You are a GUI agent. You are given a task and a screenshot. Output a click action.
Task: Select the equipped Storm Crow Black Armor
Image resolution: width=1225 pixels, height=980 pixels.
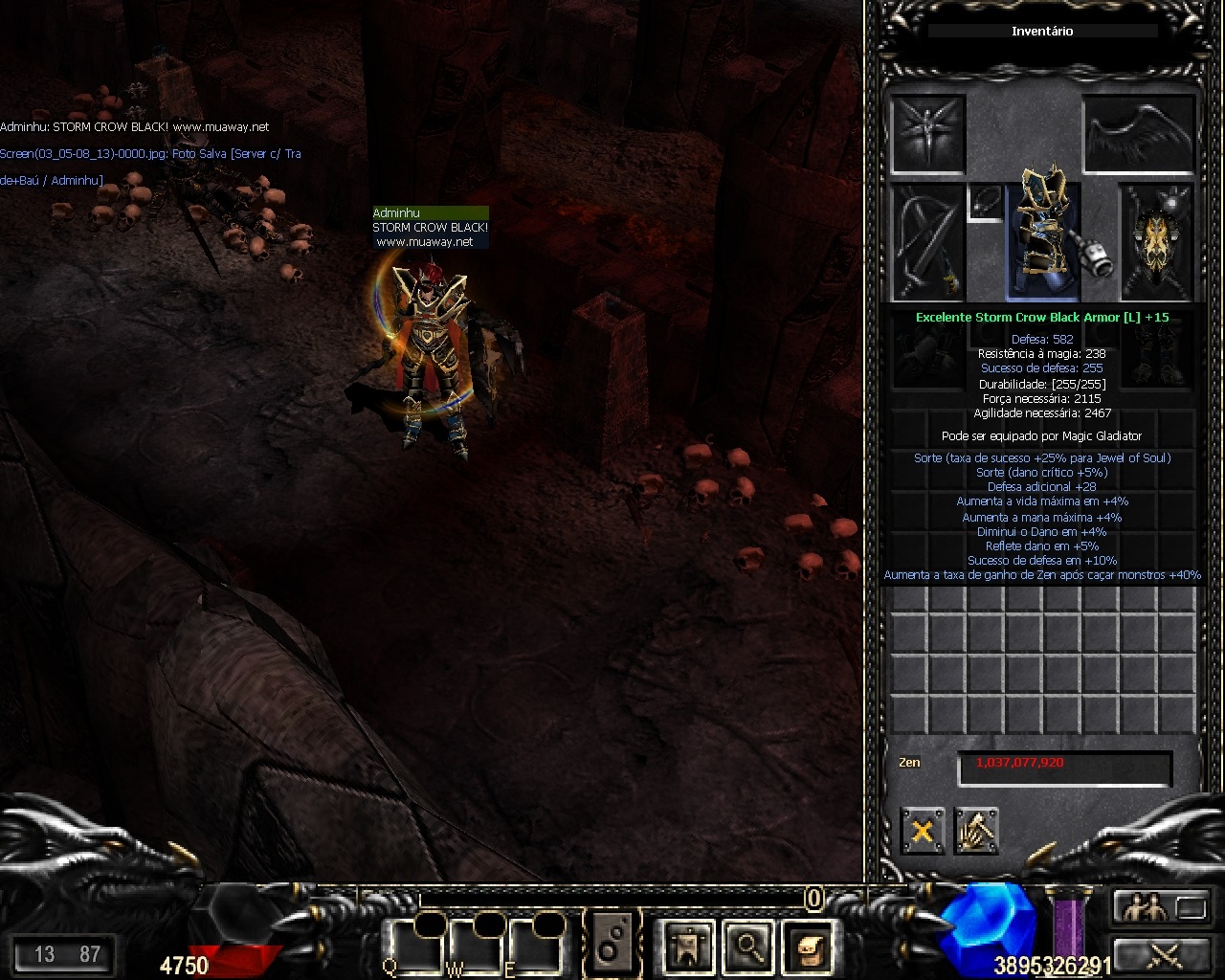[x=1043, y=239]
